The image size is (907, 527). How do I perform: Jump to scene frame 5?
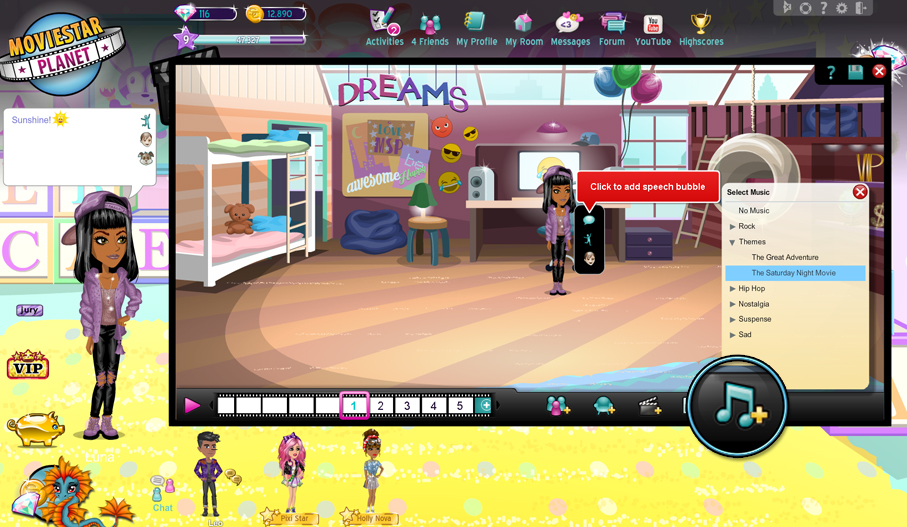460,406
